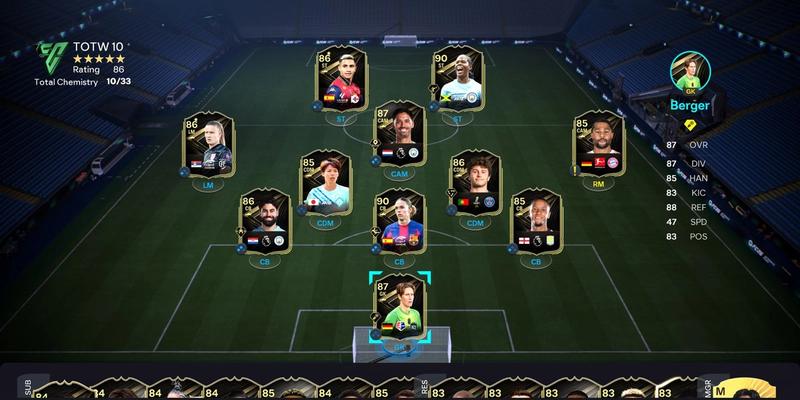Click Berger's portrait in the stats panel
The width and height of the screenshot is (800, 400).
pyautogui.click(x=690, y=72)
